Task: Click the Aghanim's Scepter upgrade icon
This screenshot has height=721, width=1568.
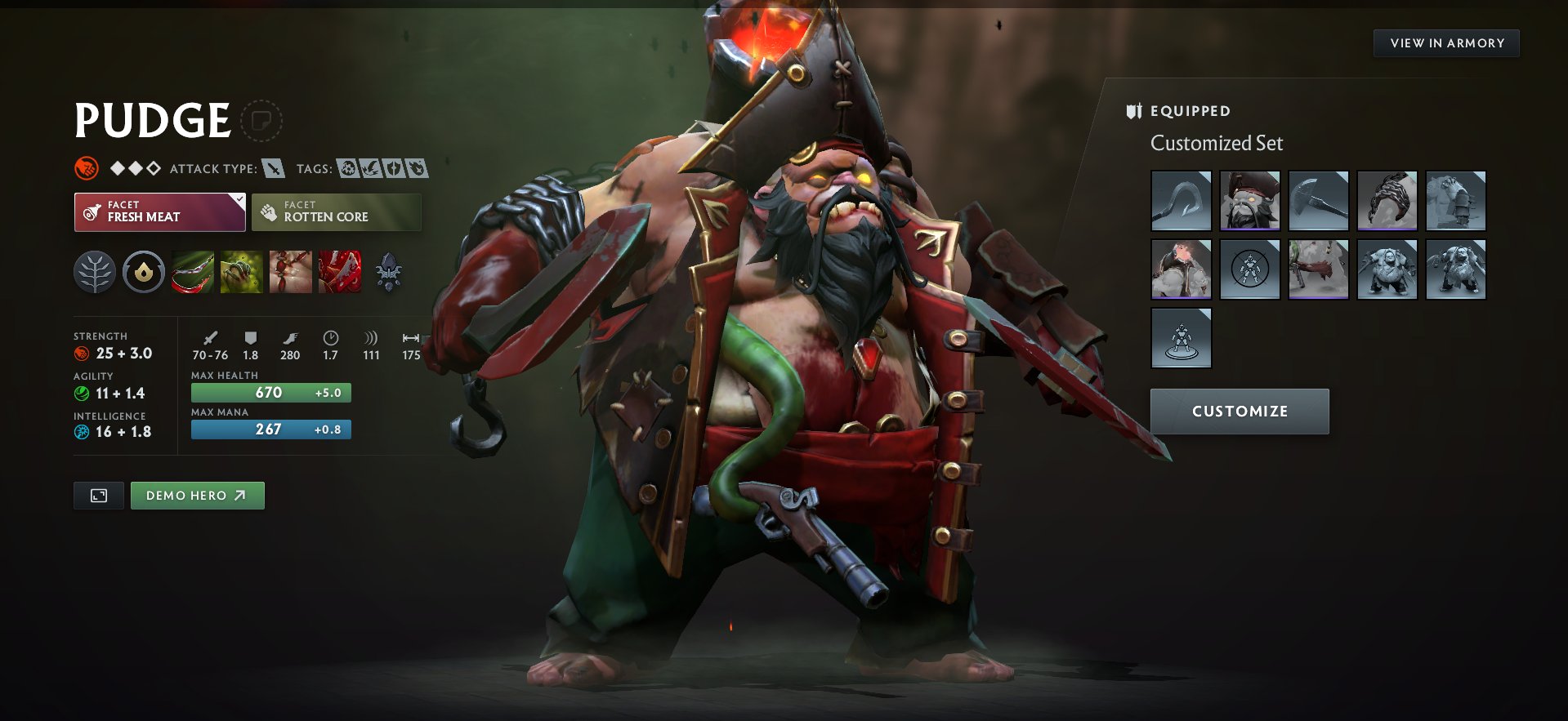Action: [x=389, y=273]
